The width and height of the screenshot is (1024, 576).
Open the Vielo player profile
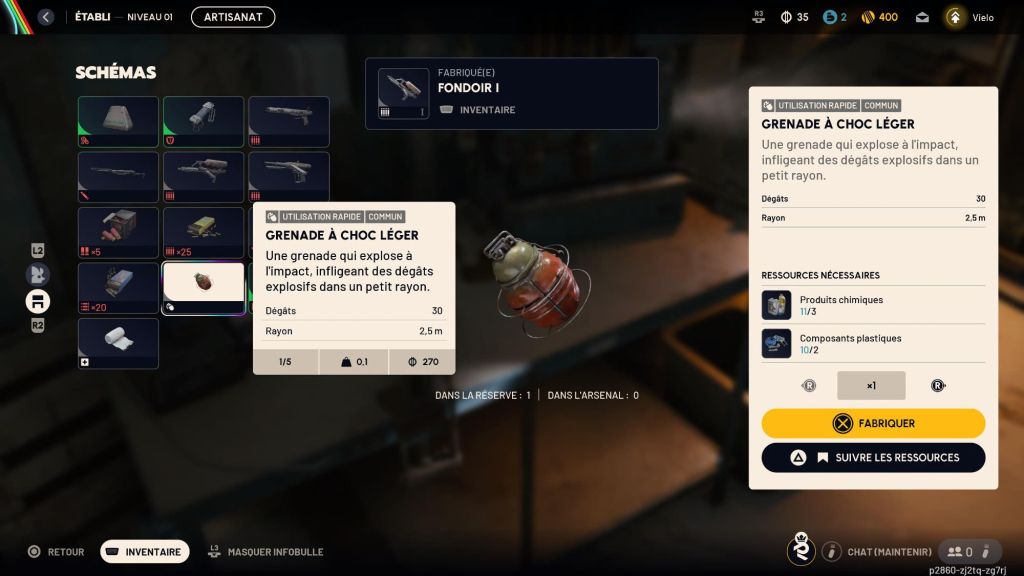pos(970,17)
